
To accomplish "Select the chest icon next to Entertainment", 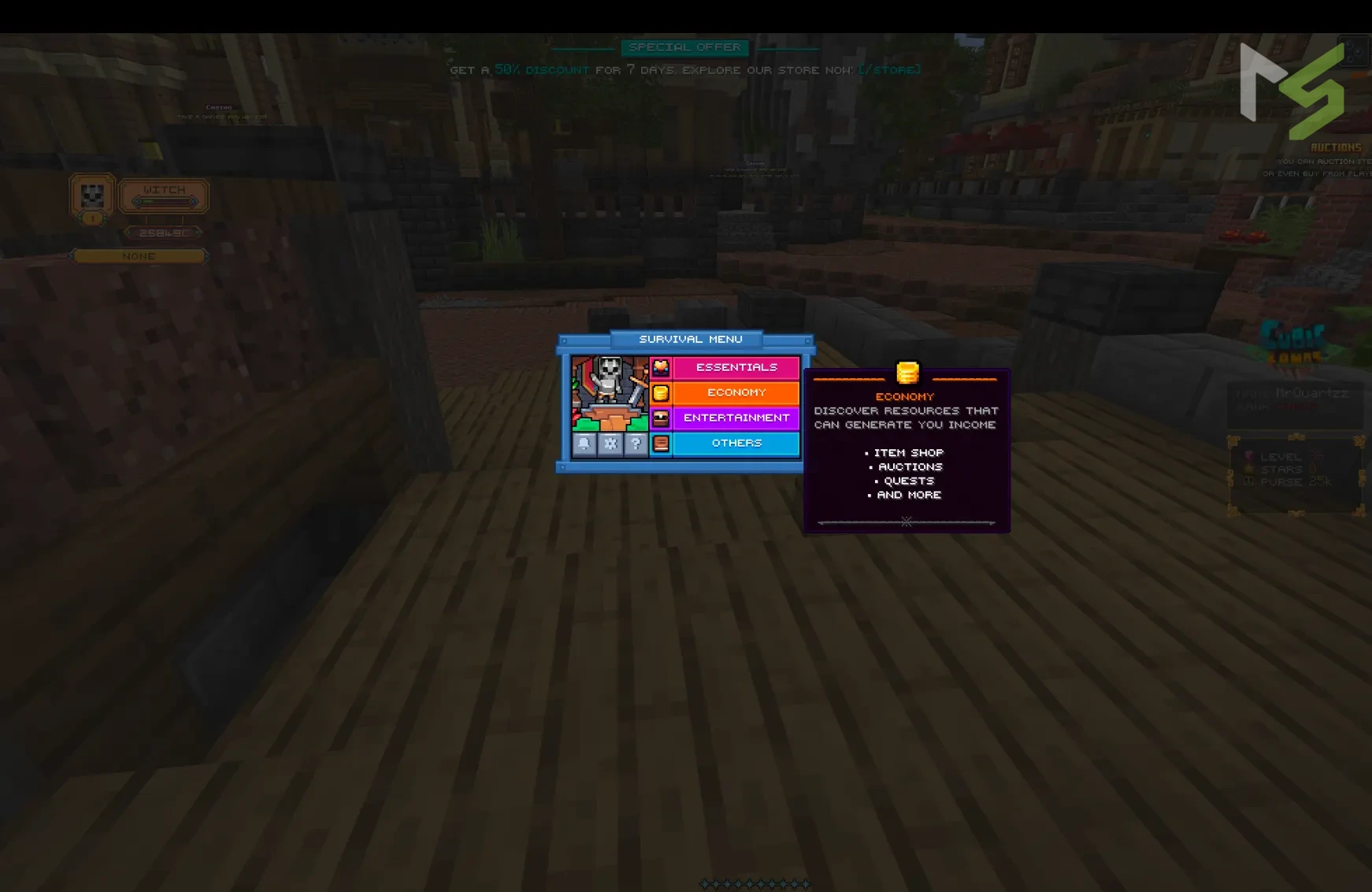I will (x=662, y=418).
